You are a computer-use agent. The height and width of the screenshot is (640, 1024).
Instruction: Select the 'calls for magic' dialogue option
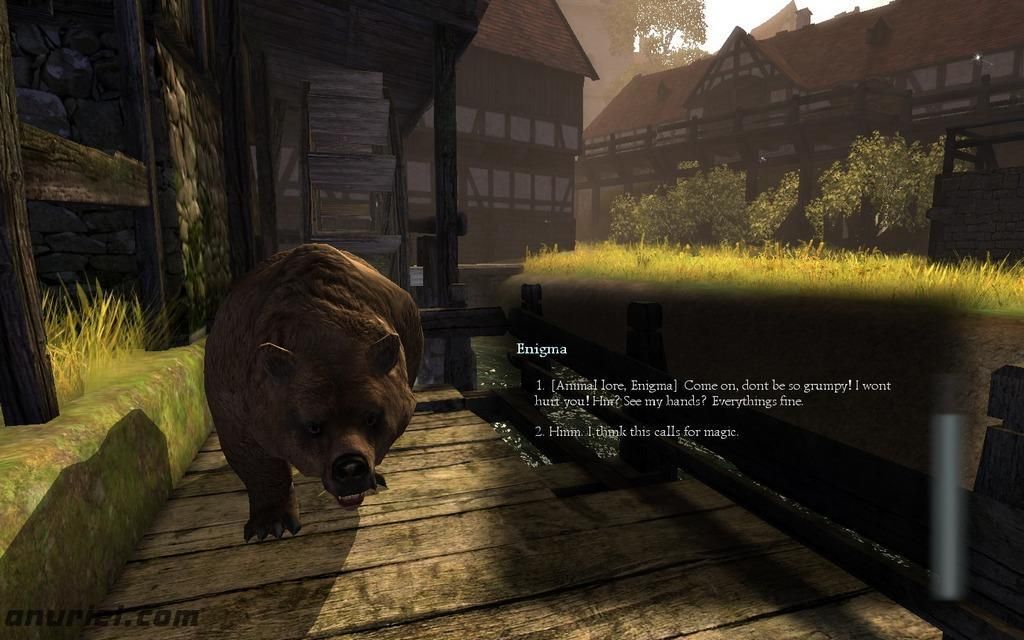637,432
